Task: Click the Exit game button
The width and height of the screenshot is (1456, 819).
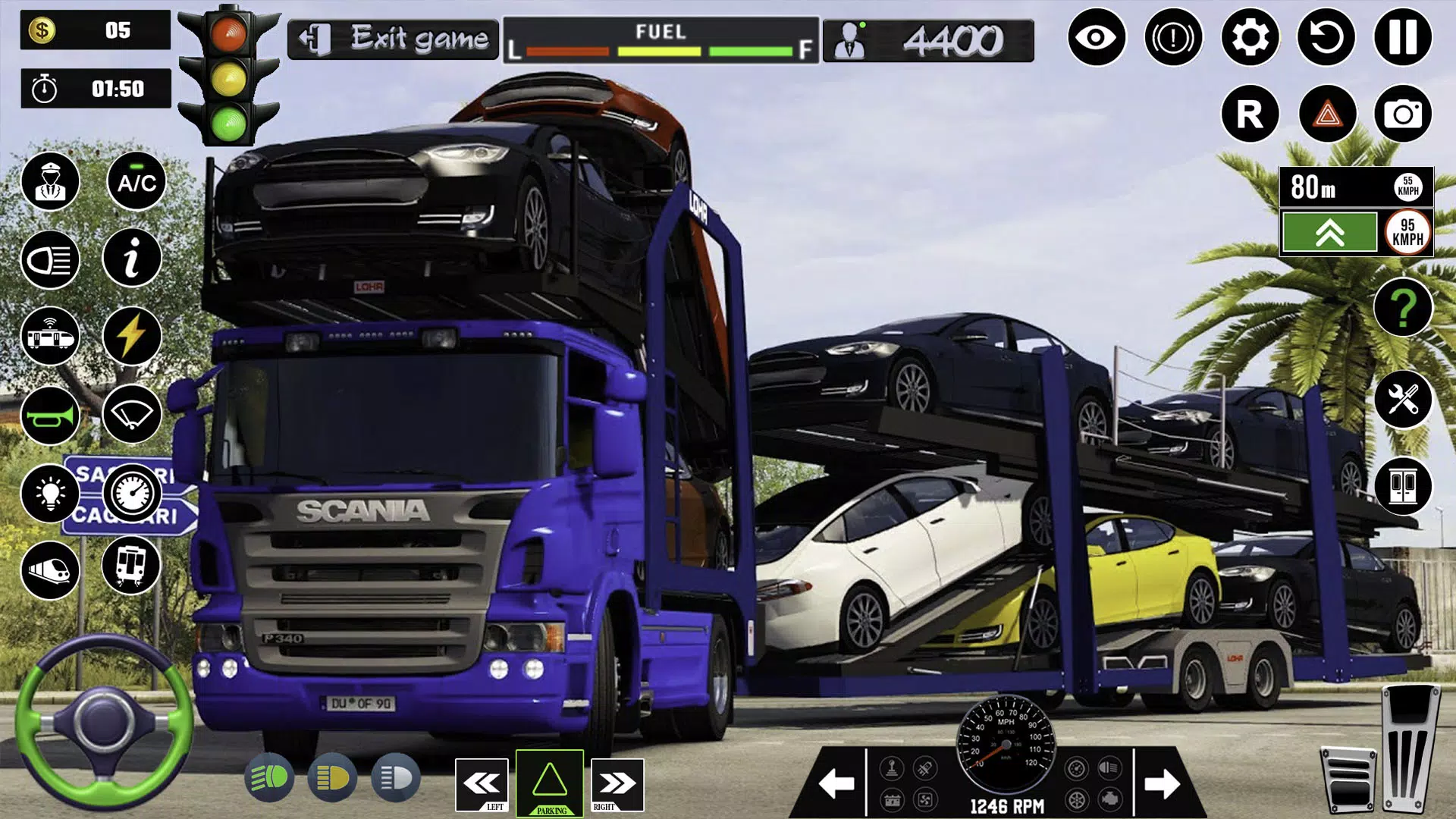Action: click(394, 39)
